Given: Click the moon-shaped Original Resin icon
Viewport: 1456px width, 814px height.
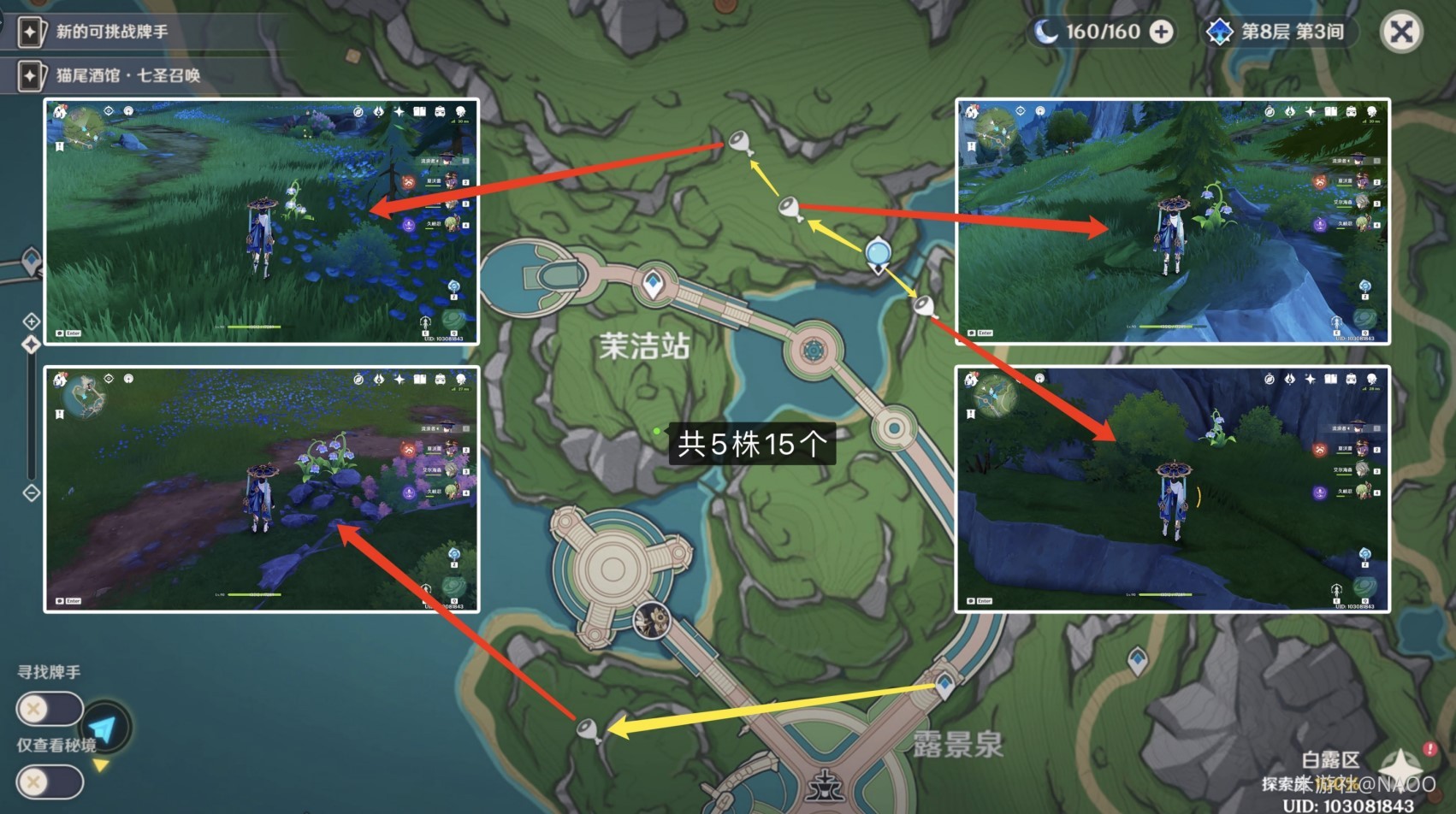Looking at the screenshot, I should (1045, 32).
